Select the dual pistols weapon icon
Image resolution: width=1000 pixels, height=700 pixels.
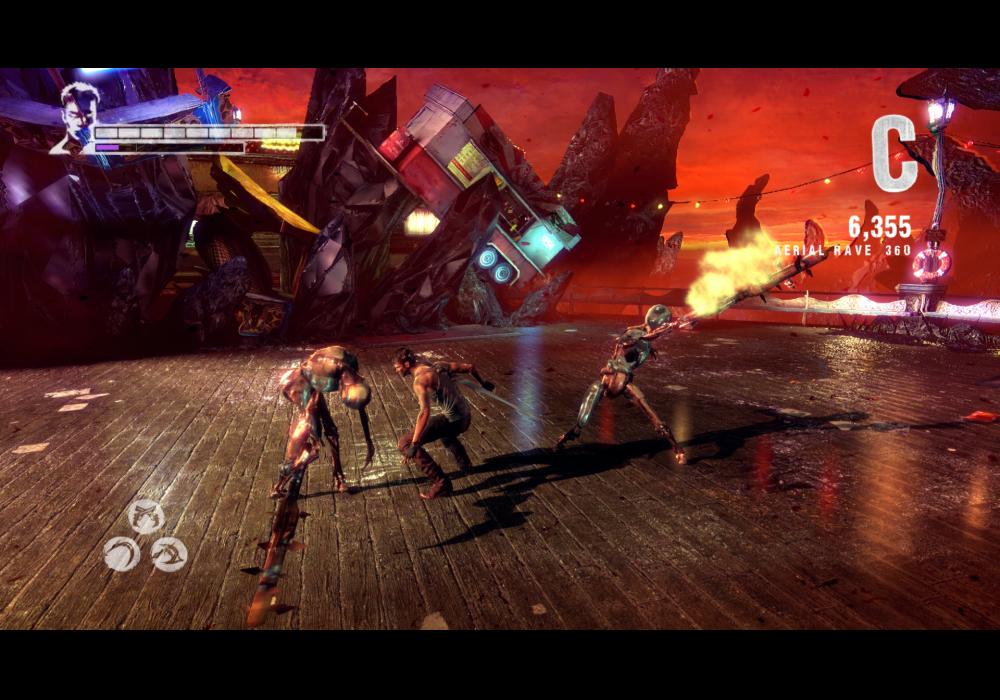coord(147,515)
